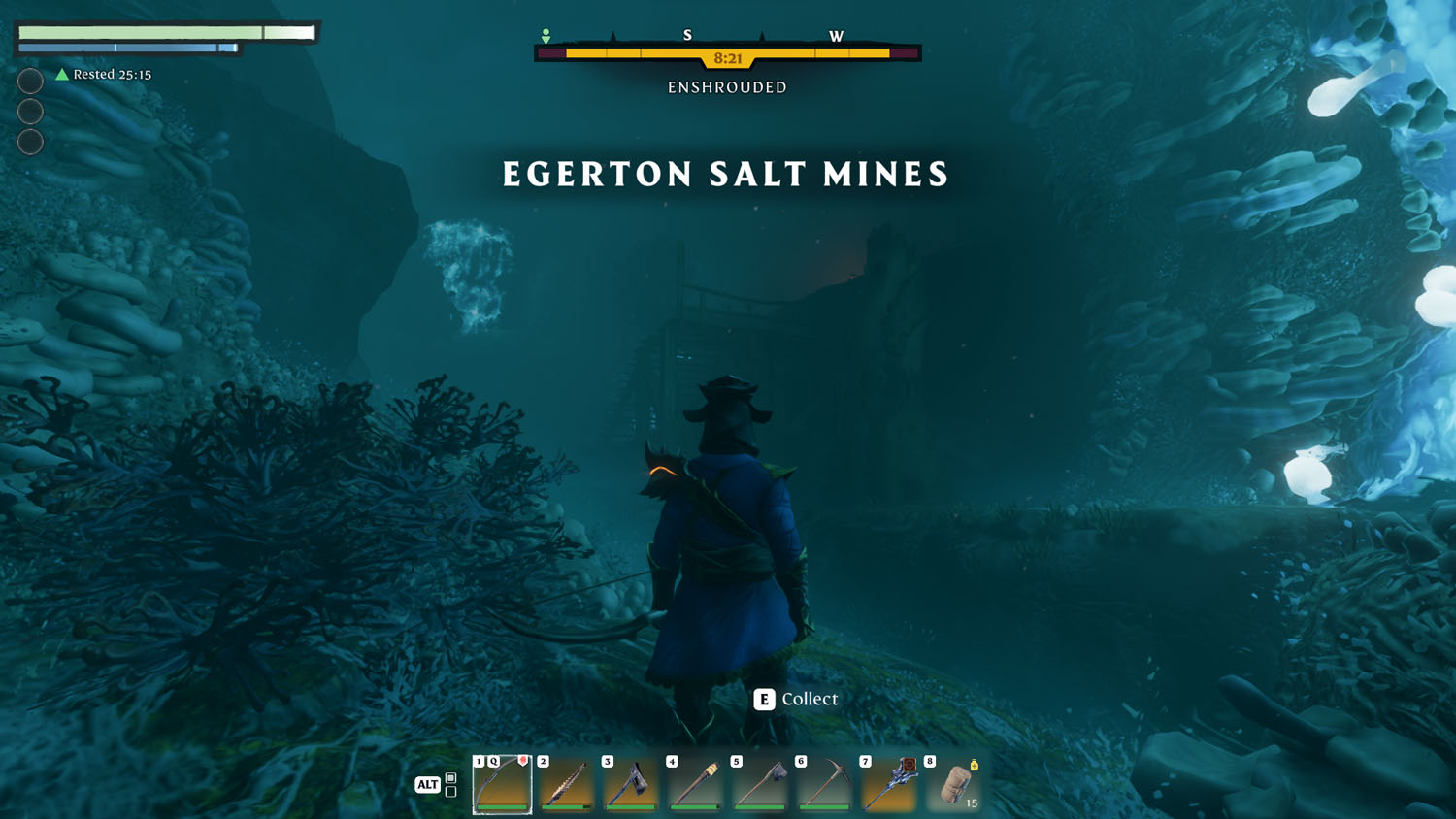Equip the serrated sword in slot 2
The image size is (1456, 819).
(567, 784)
